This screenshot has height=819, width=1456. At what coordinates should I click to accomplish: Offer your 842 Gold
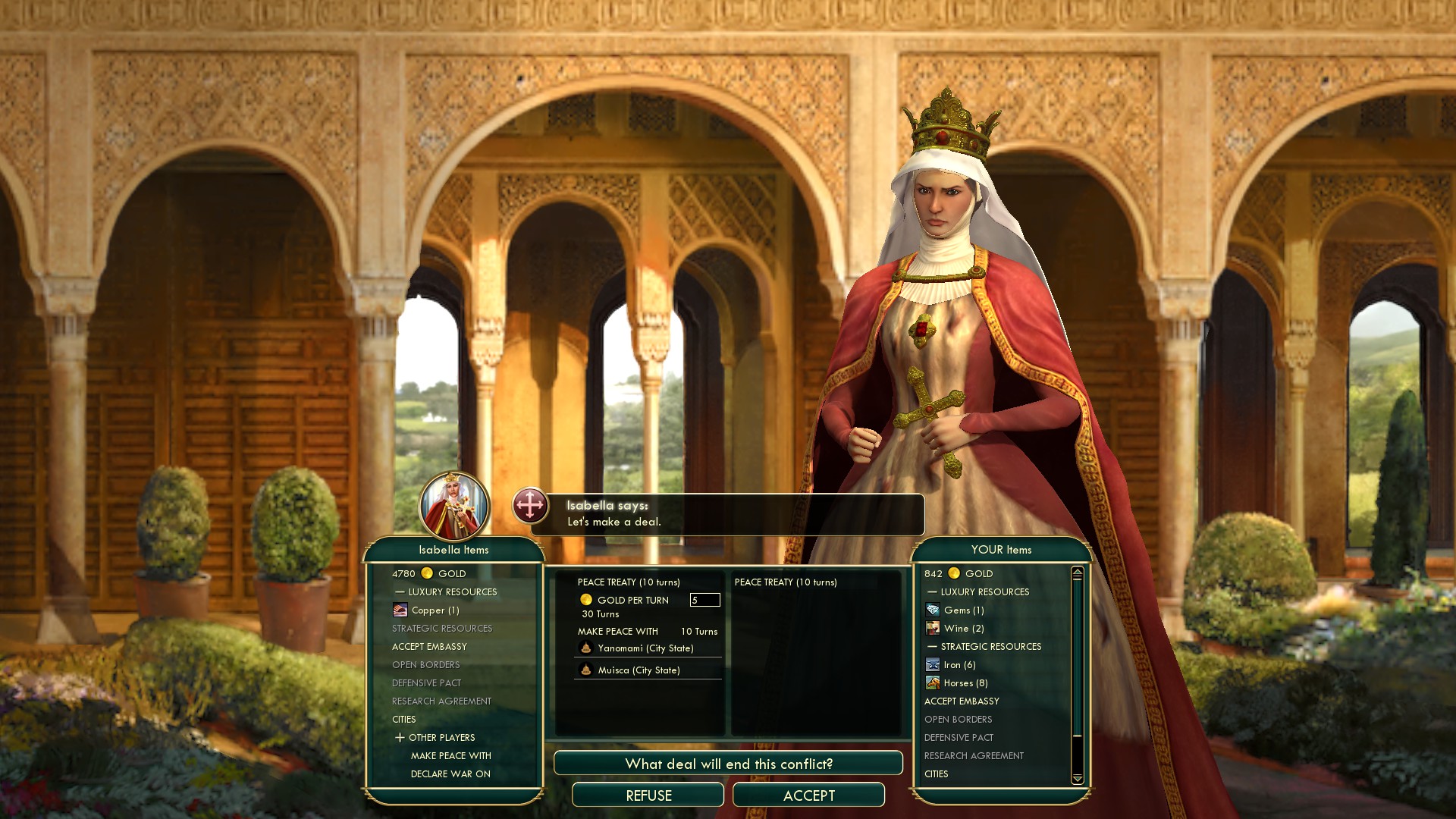pos(959,574)
